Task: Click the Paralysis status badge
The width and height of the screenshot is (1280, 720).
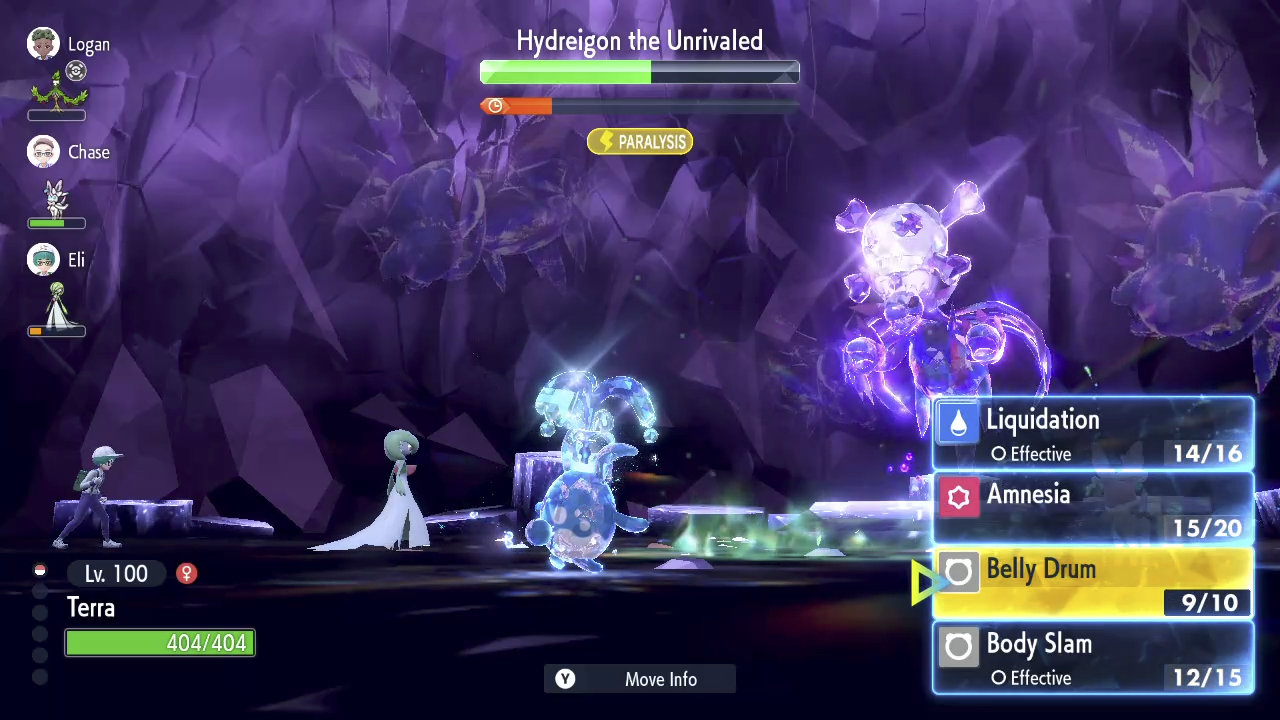Action: pos(640,142)
